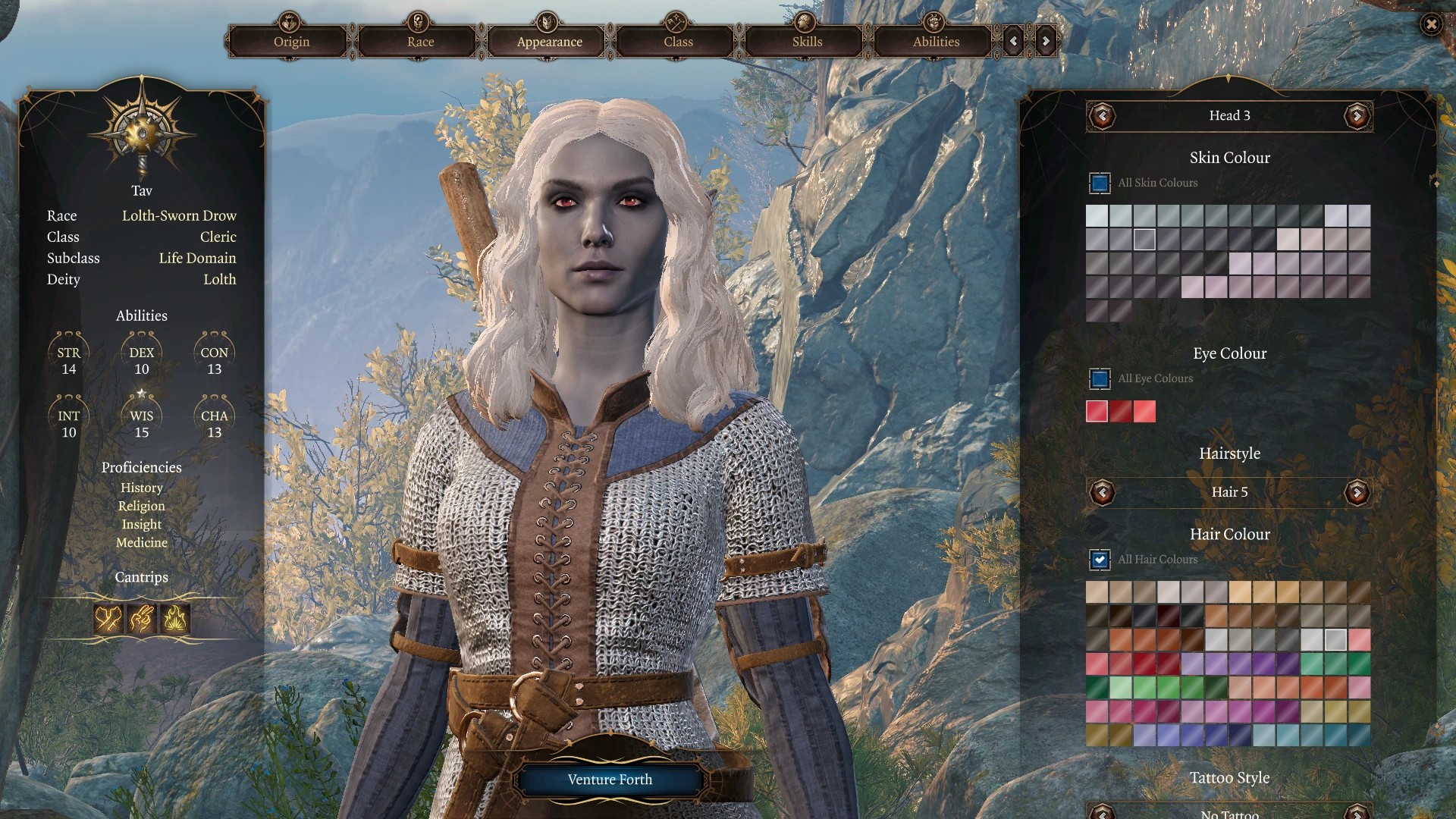This screenshot has width=1456, height=819.
Task: Toggle the All Skin Colours checkbox
Action: (1100, 183)
